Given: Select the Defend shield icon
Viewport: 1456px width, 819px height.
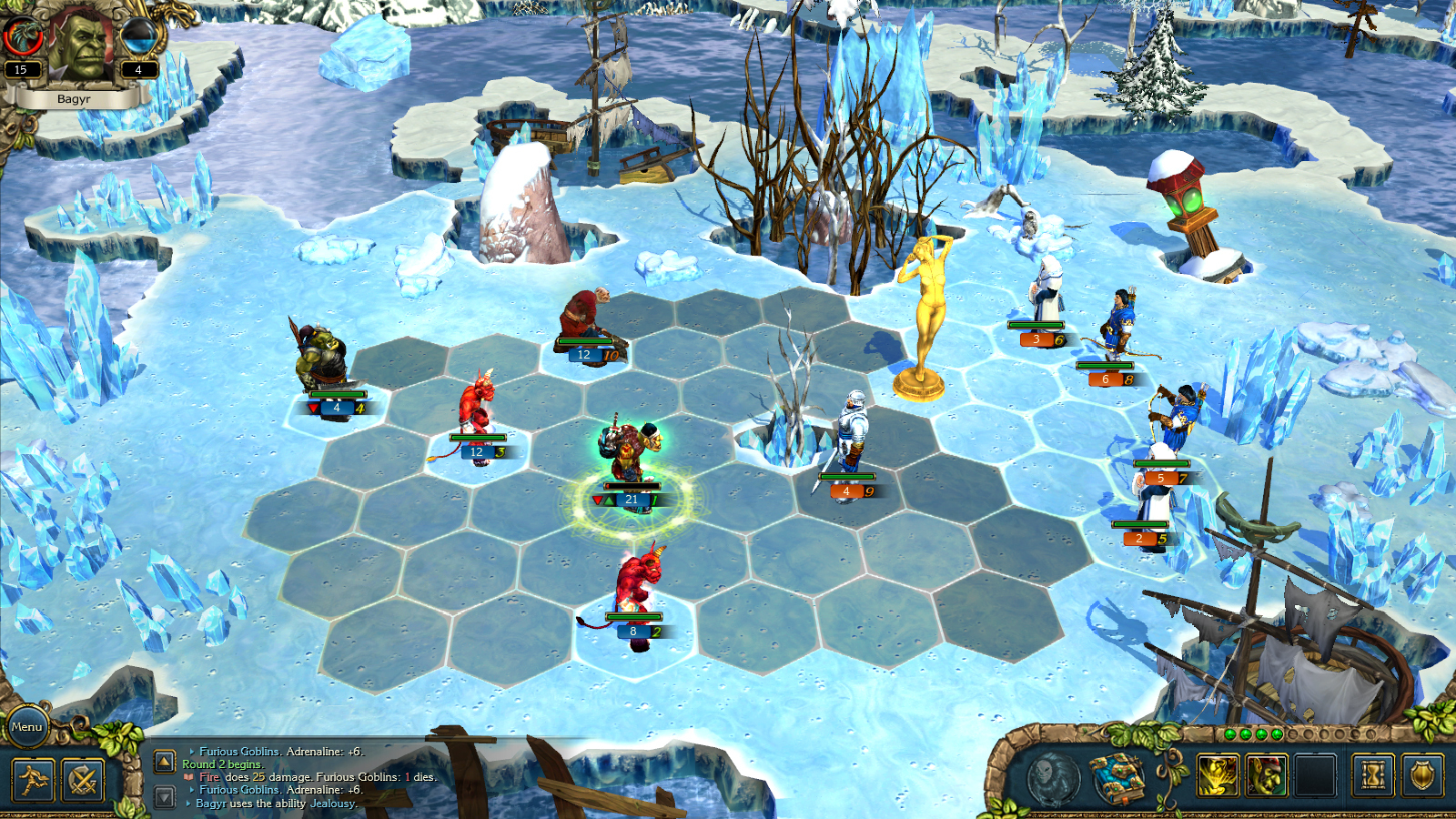Looking at the screenshot, I should [x=1422, y=775].
